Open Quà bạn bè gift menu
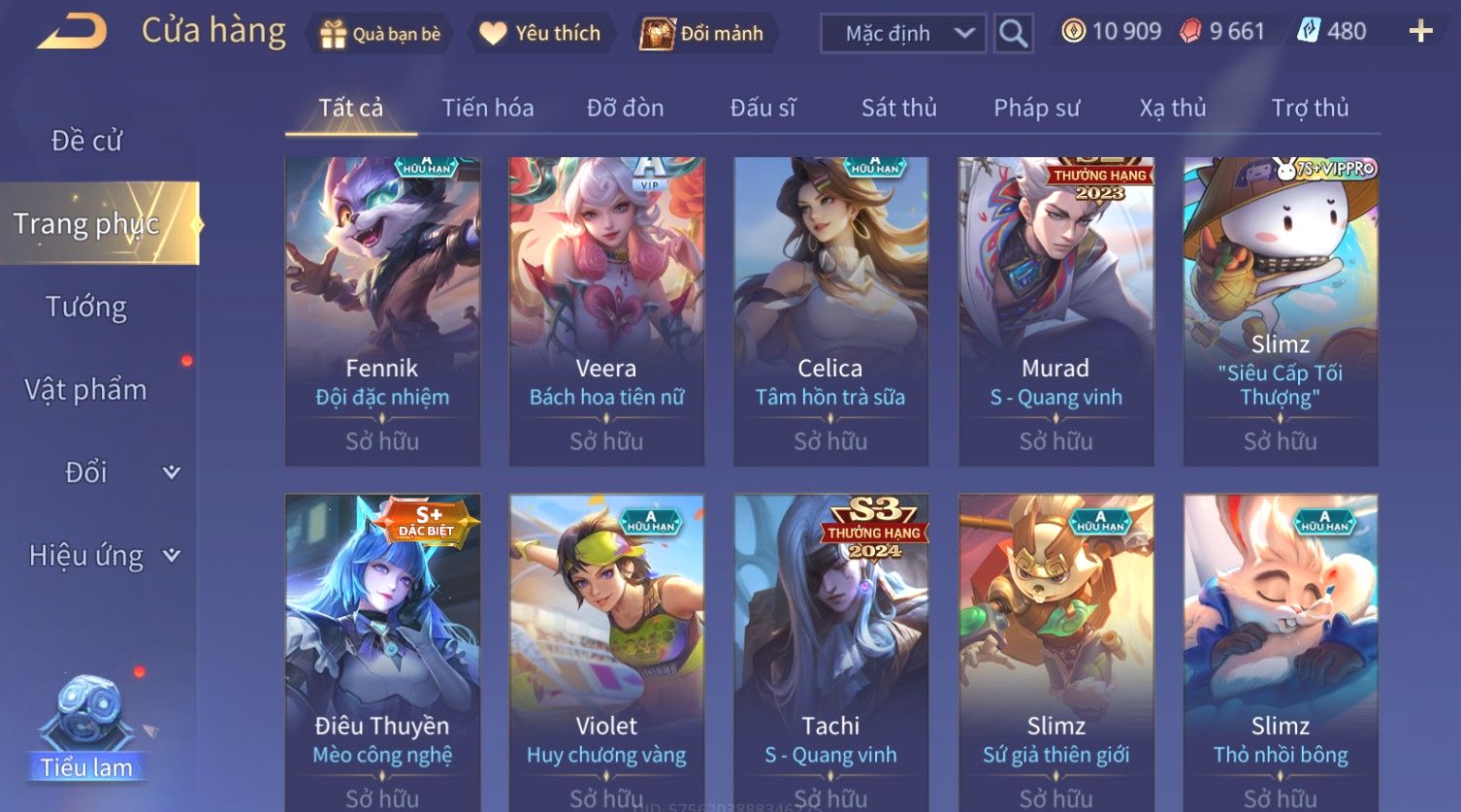 [x=380, y=34]
